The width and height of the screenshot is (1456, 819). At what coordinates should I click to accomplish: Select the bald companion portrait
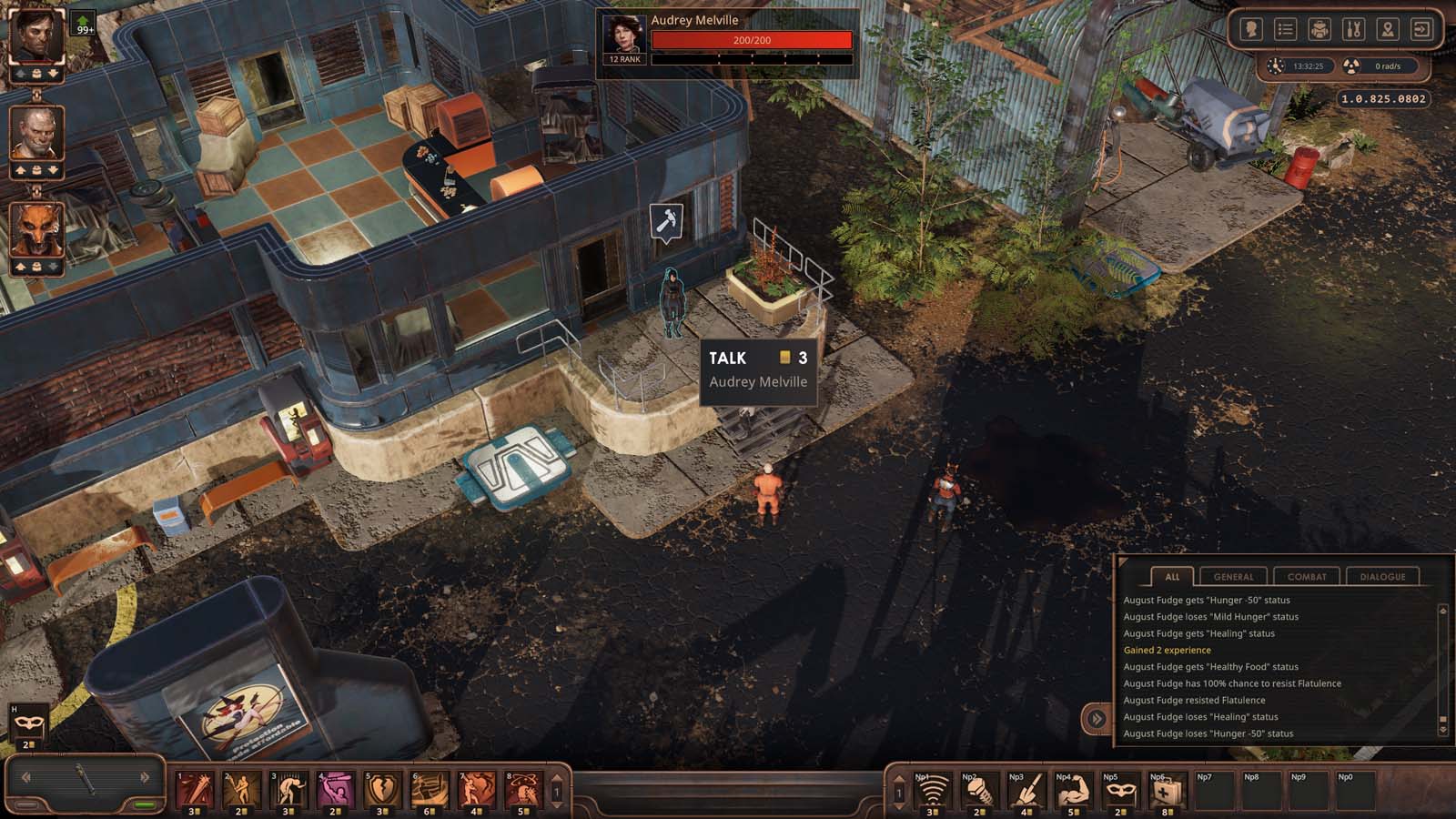tap(36, 133)
